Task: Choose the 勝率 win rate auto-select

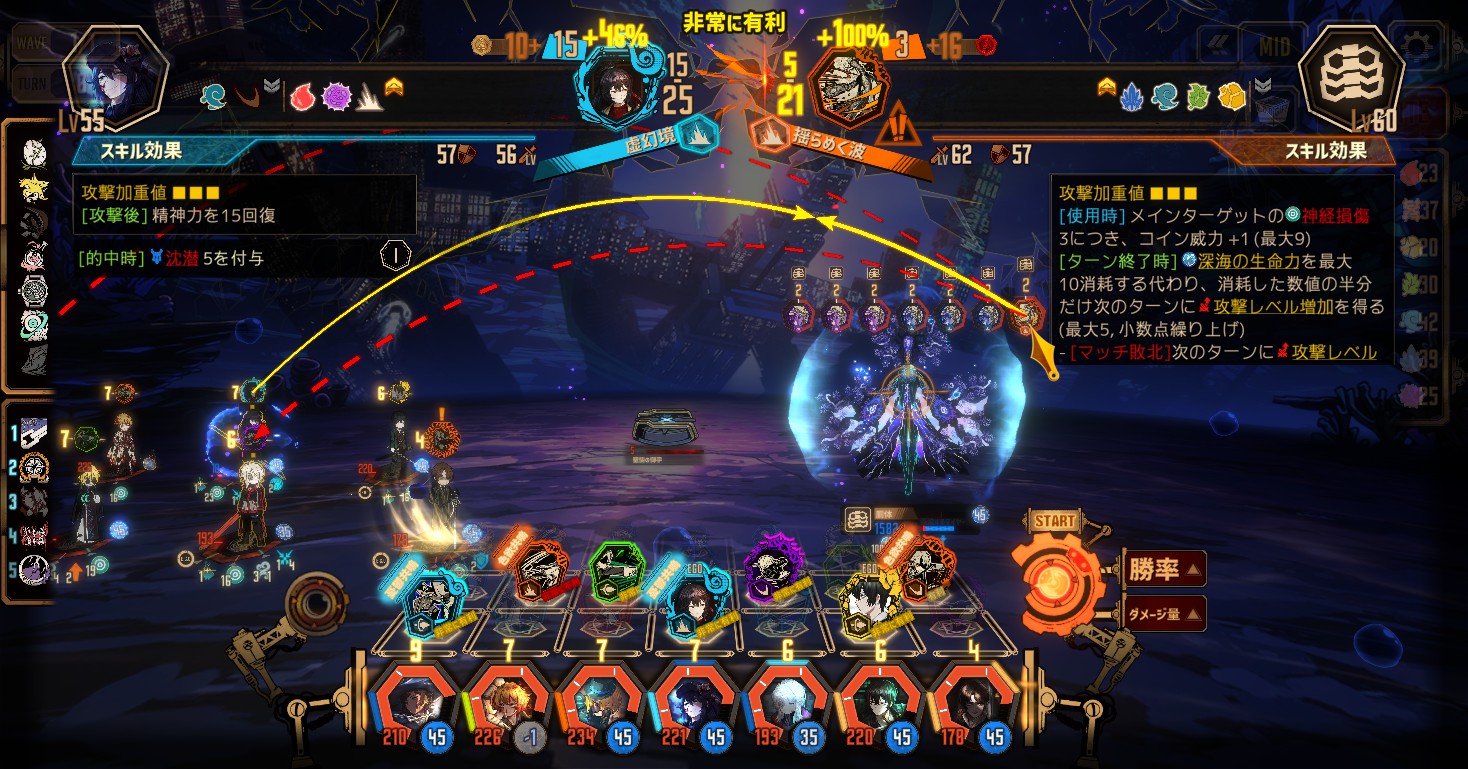Action: (x=1164, y=570)
